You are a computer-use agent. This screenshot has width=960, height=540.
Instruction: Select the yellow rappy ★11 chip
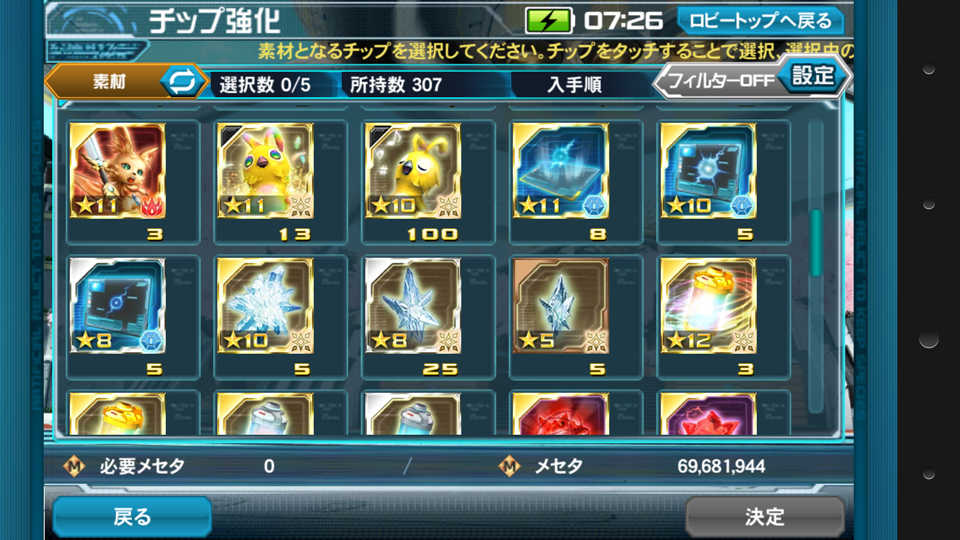pos(264,172)
